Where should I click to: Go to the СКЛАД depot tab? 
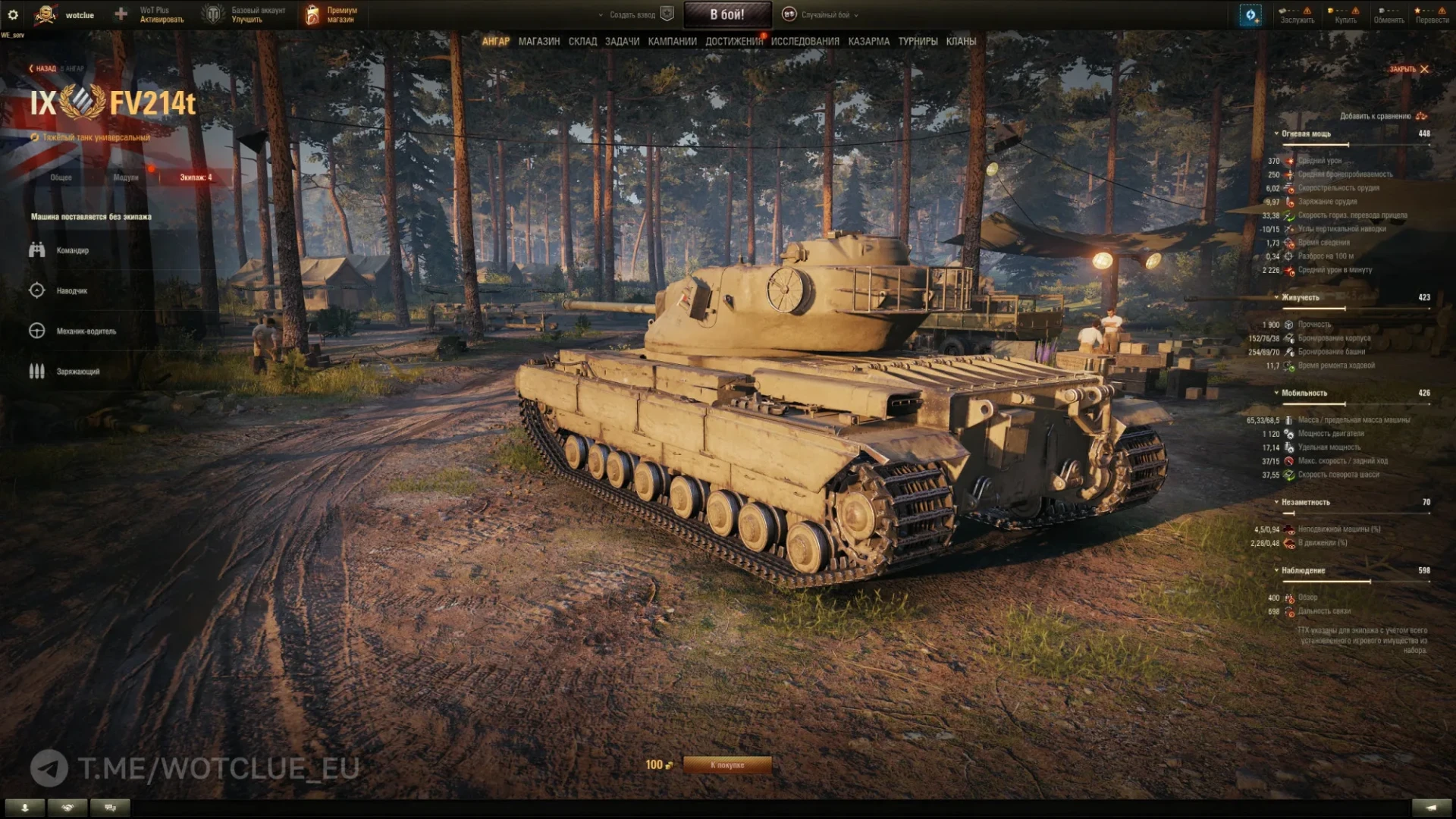(582, 42)
